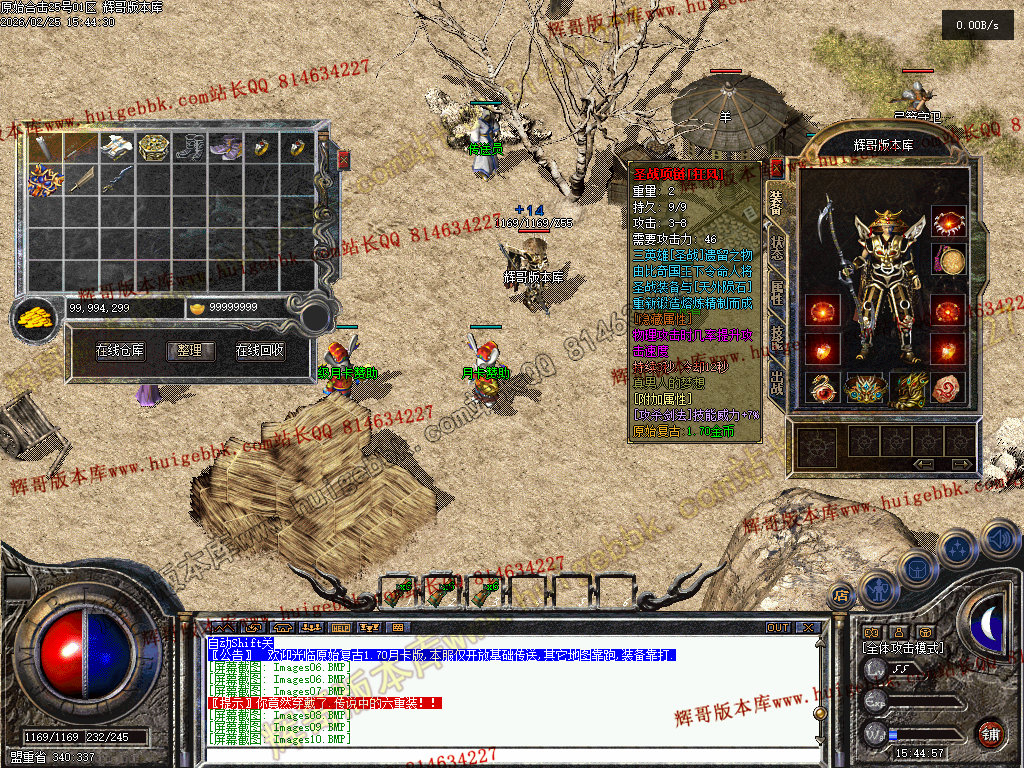
Task: Select the purple boots in the bag
Action: 224,148
